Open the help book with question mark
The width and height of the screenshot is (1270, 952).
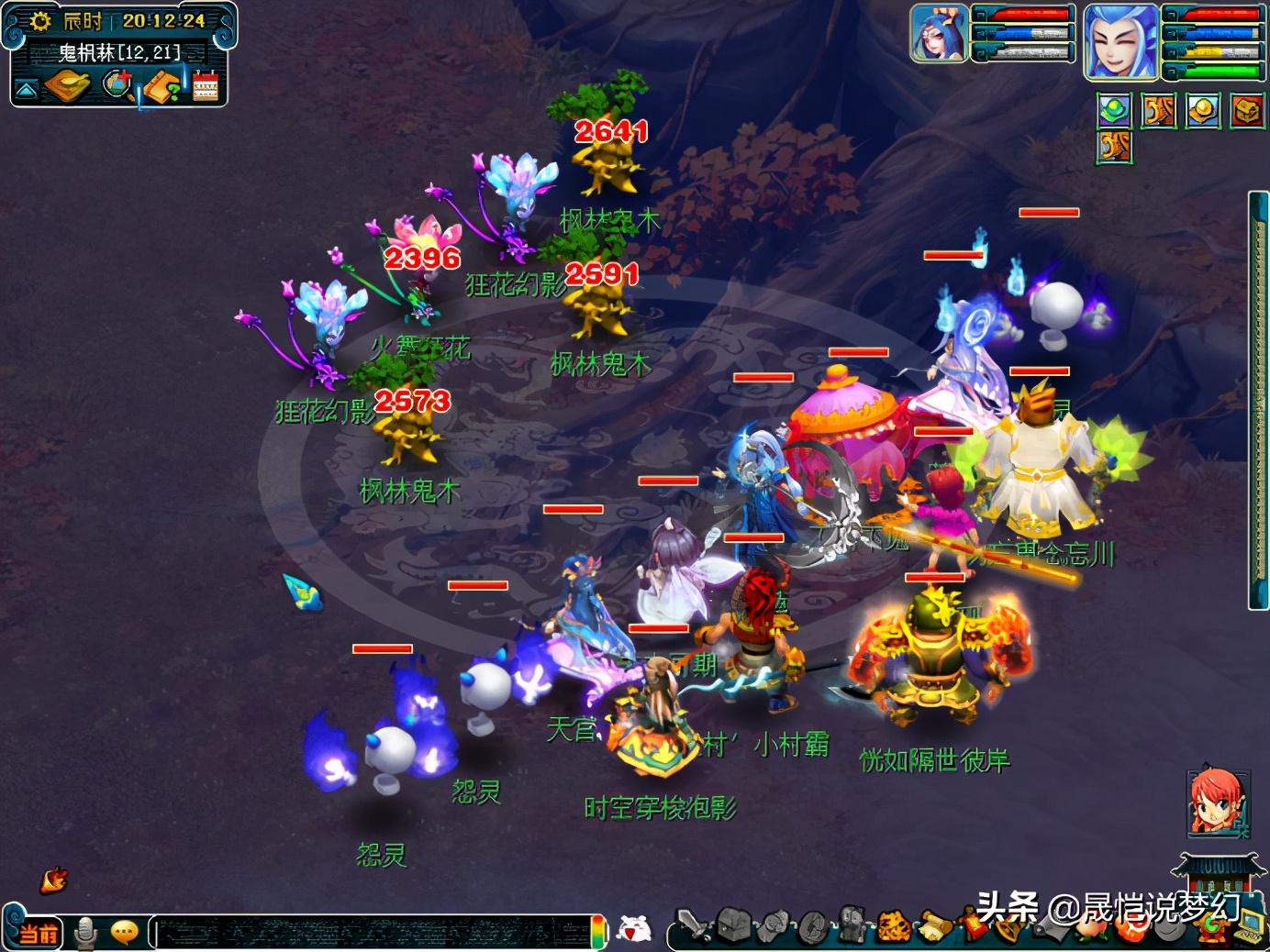(x=162, y=87)
